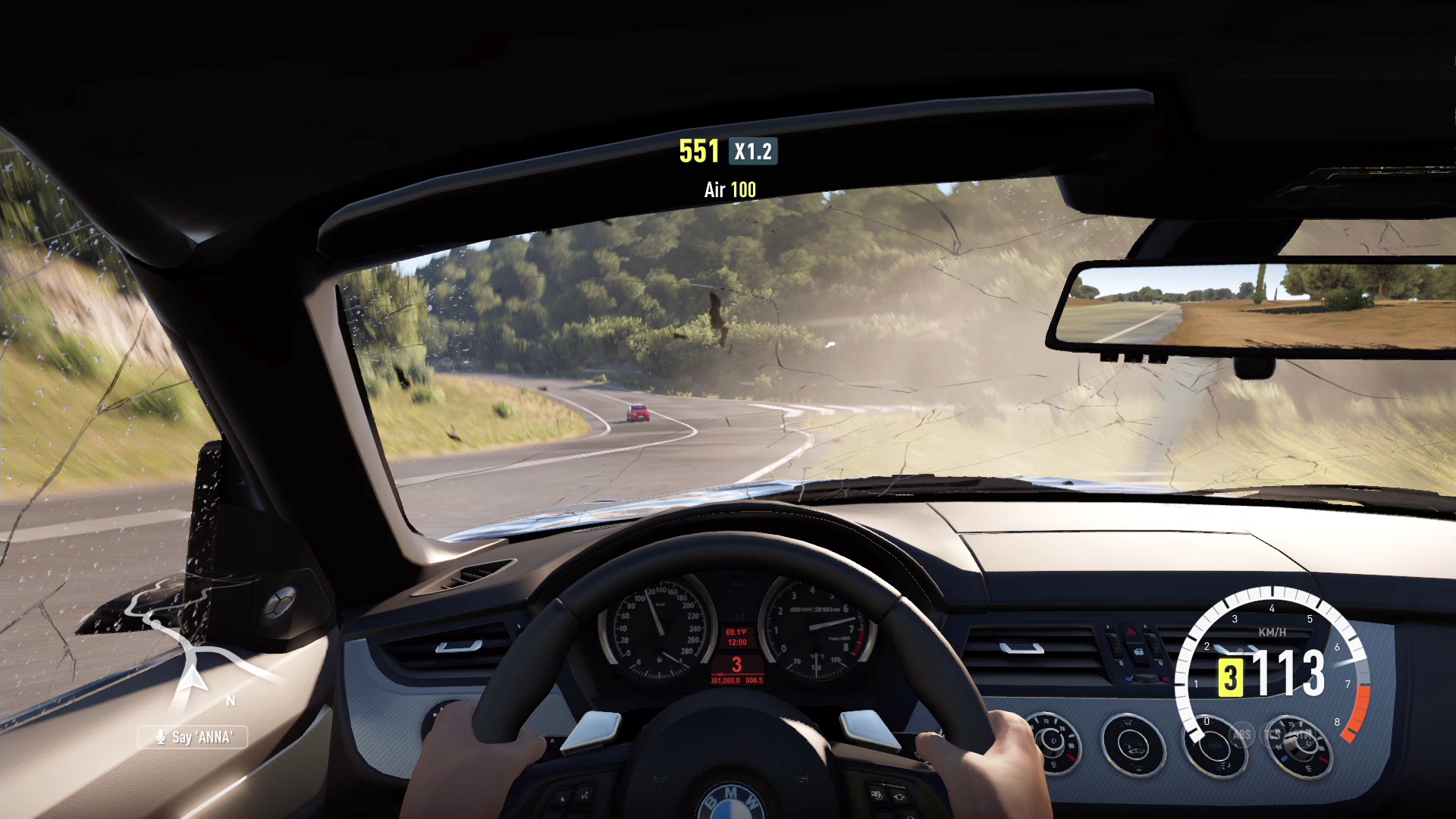The height and width of the screenshot is (819, 1456).
Task: Click the TCS indicator on the dashboard gauge
Action: coord(1273,735)
